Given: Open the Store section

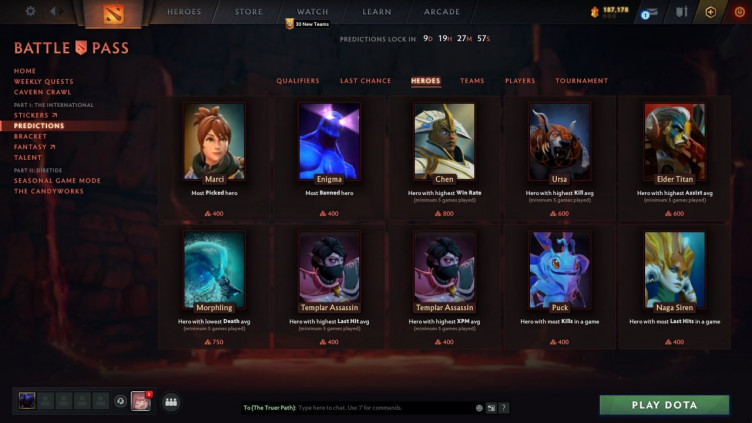Looking at the screenshot, I should pos(248,12).
